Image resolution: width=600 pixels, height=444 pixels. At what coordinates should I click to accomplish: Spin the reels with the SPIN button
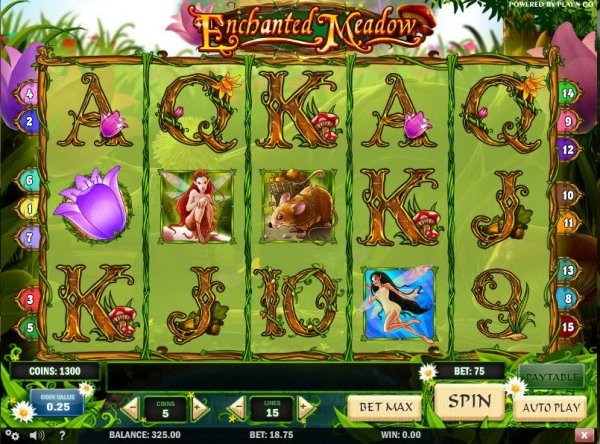(470, 403)
